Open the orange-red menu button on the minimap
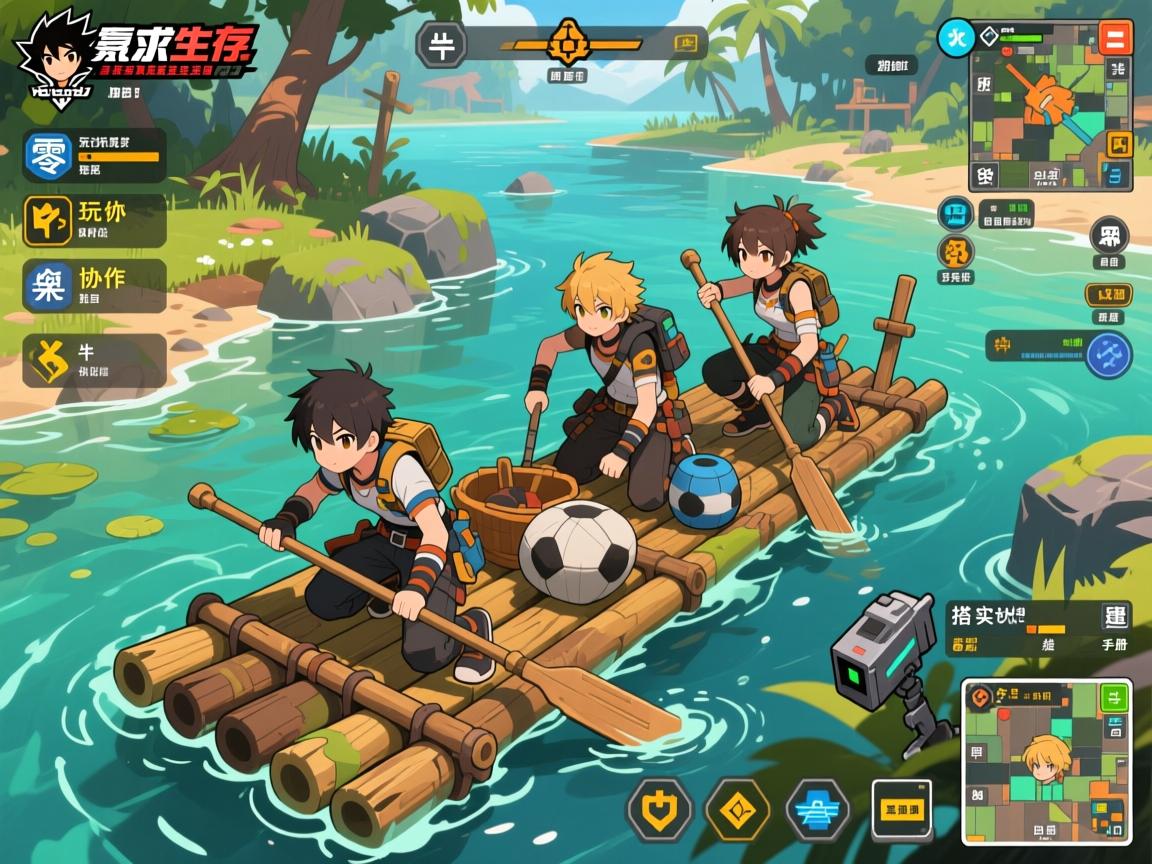This screenshot has width=1152, height=864. click(x=1114, y=38)
